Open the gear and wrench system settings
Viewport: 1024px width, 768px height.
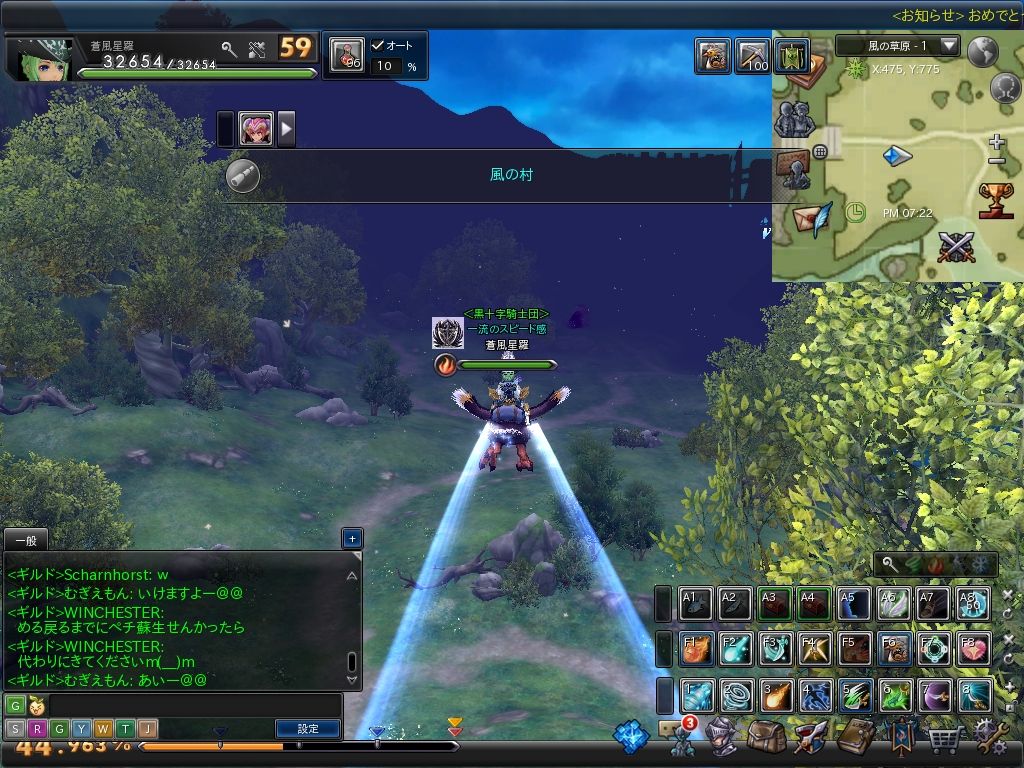991,738
